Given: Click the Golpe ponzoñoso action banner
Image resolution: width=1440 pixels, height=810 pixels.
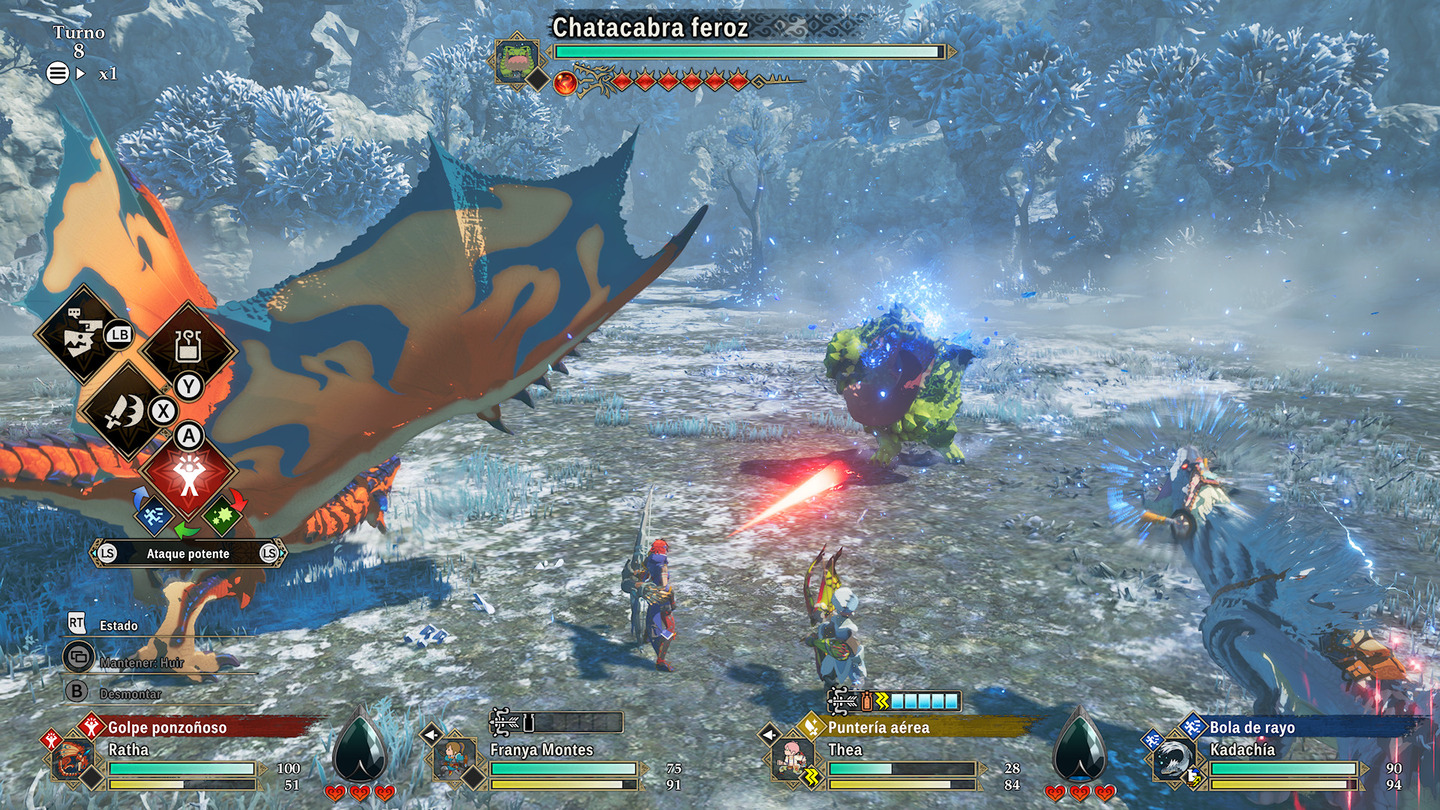Looking at the screenshot, I should coord(200,727).
